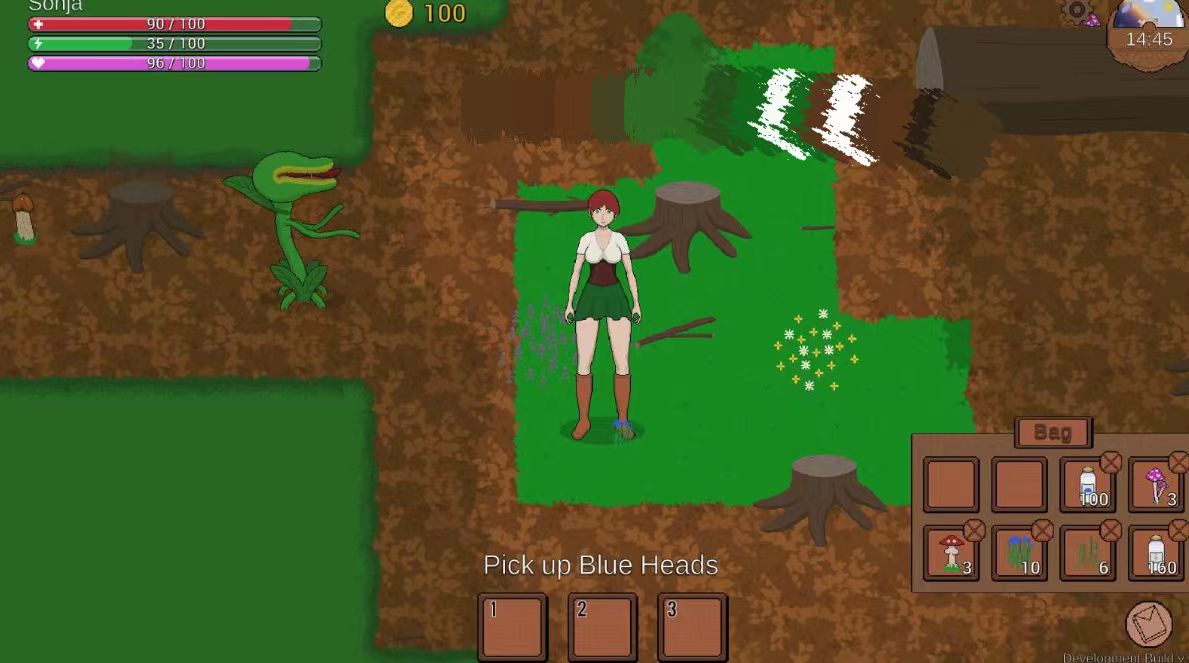Discard the red mushroom with its X button
1189x663 pixels.
[x=974, y=531]
